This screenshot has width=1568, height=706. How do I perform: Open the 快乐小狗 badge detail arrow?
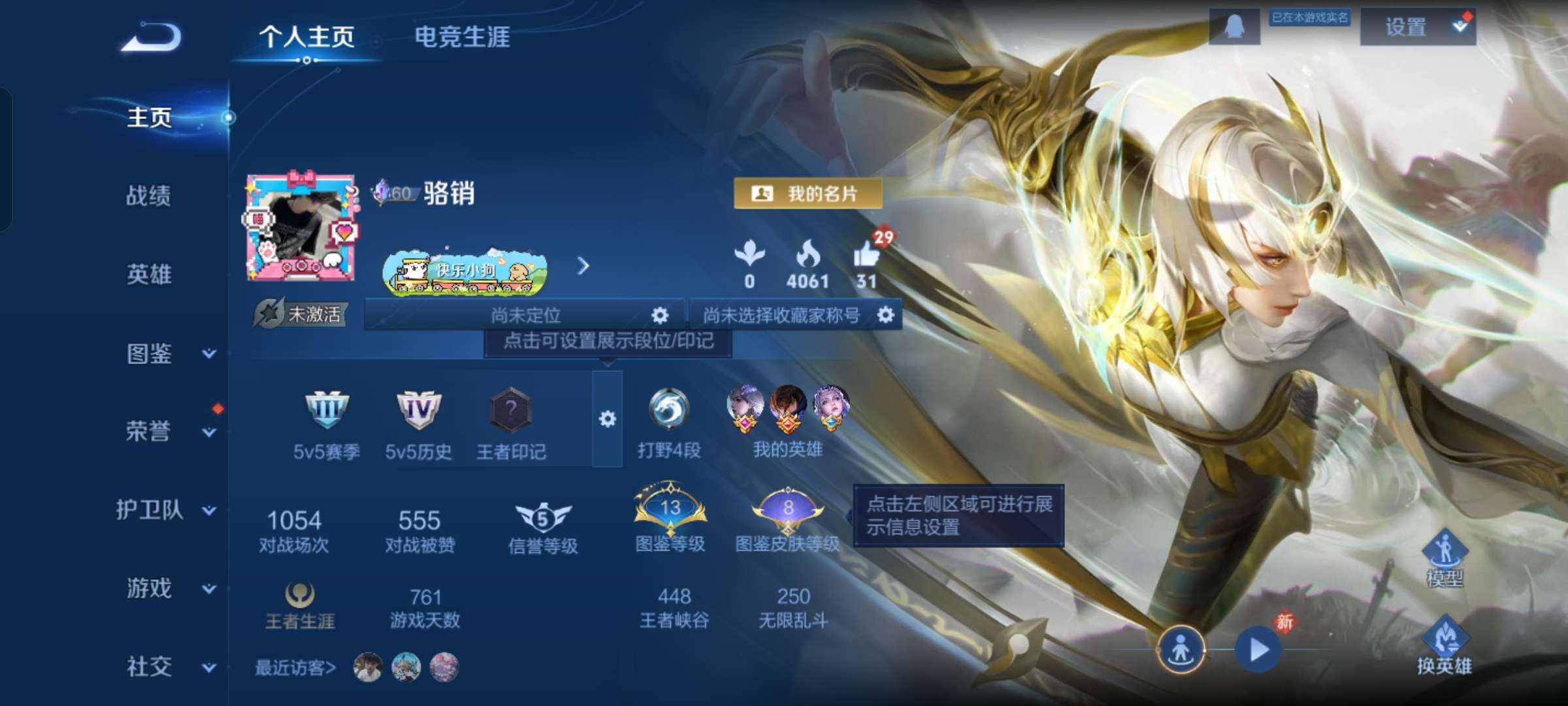[x=583, y=266]
